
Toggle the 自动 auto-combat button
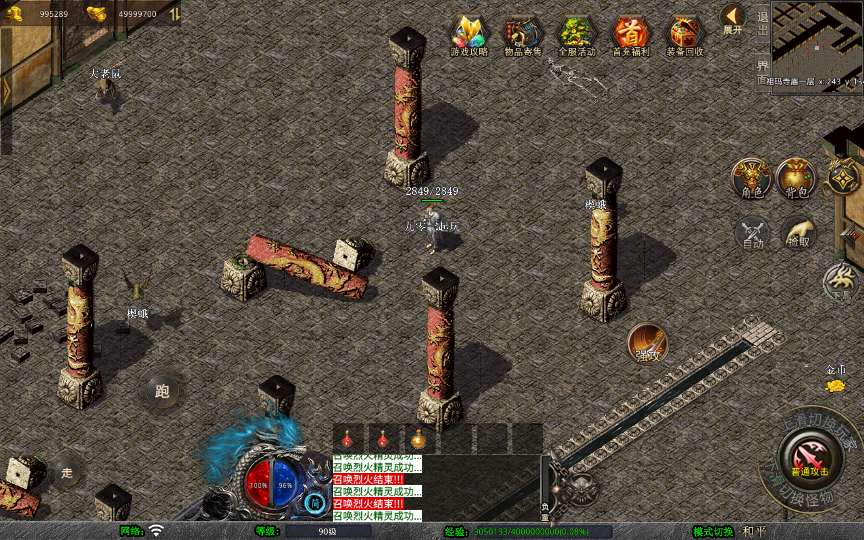[x=752, y=232]
